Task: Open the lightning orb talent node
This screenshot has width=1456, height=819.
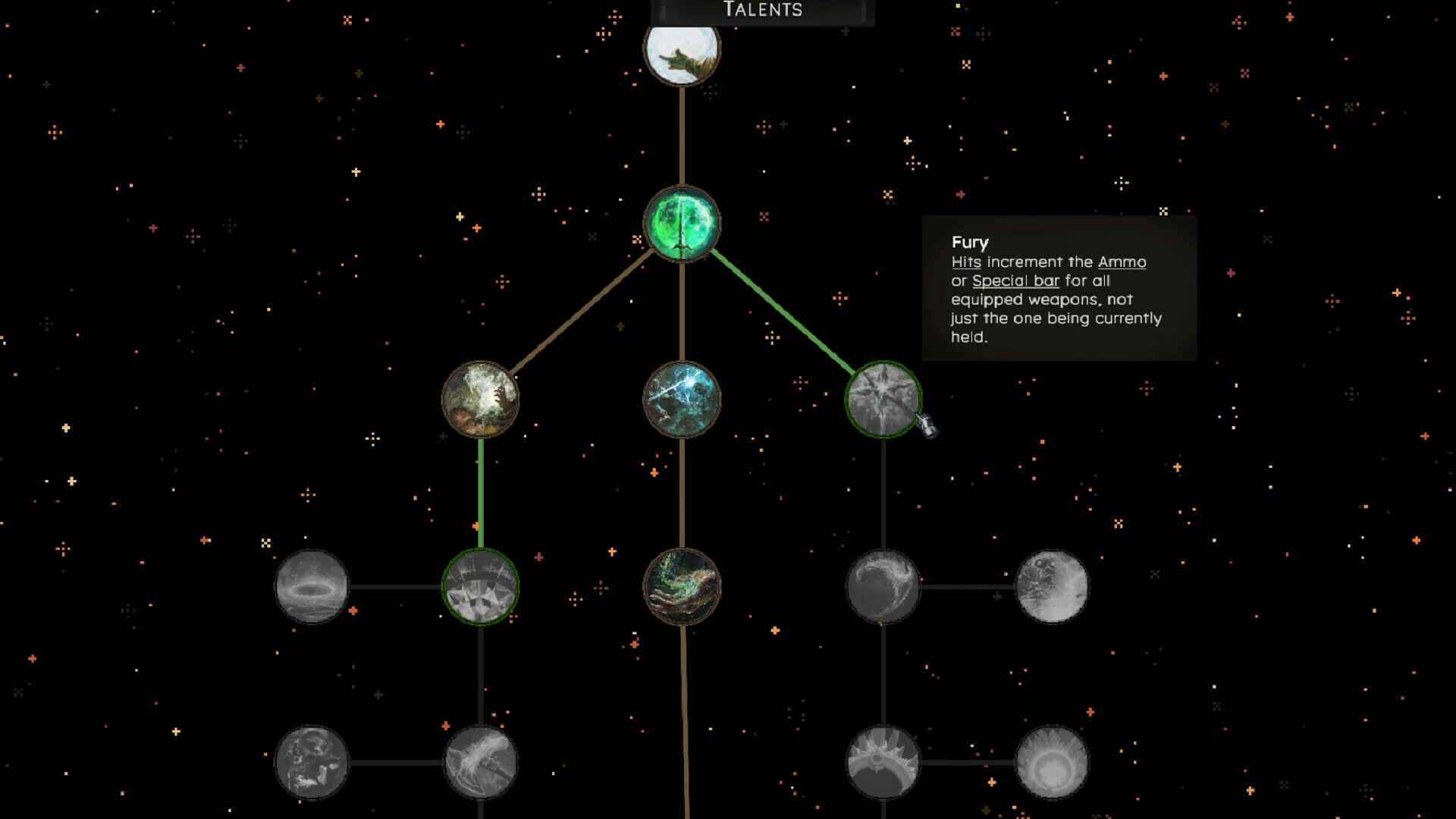Action: (x=681, y=400)
